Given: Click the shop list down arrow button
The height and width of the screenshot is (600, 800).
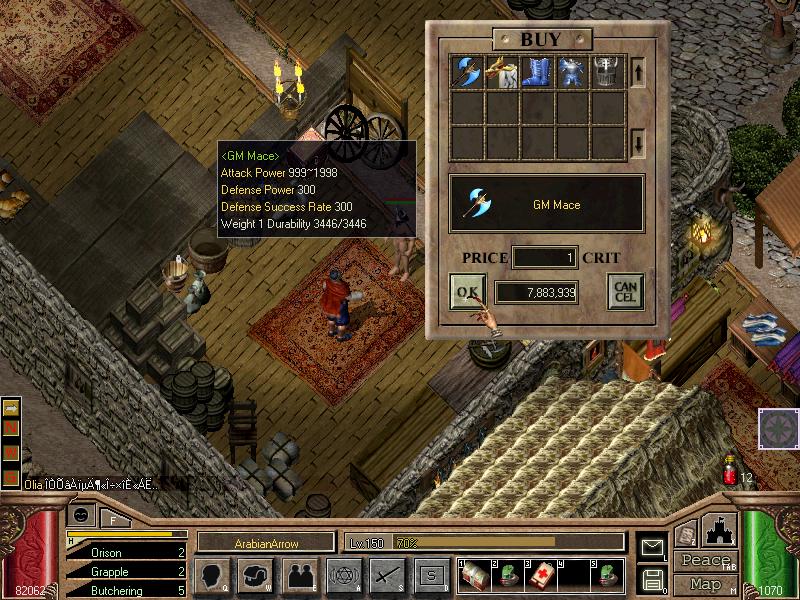Looking at the screenshot, I should tap(638, 143).
